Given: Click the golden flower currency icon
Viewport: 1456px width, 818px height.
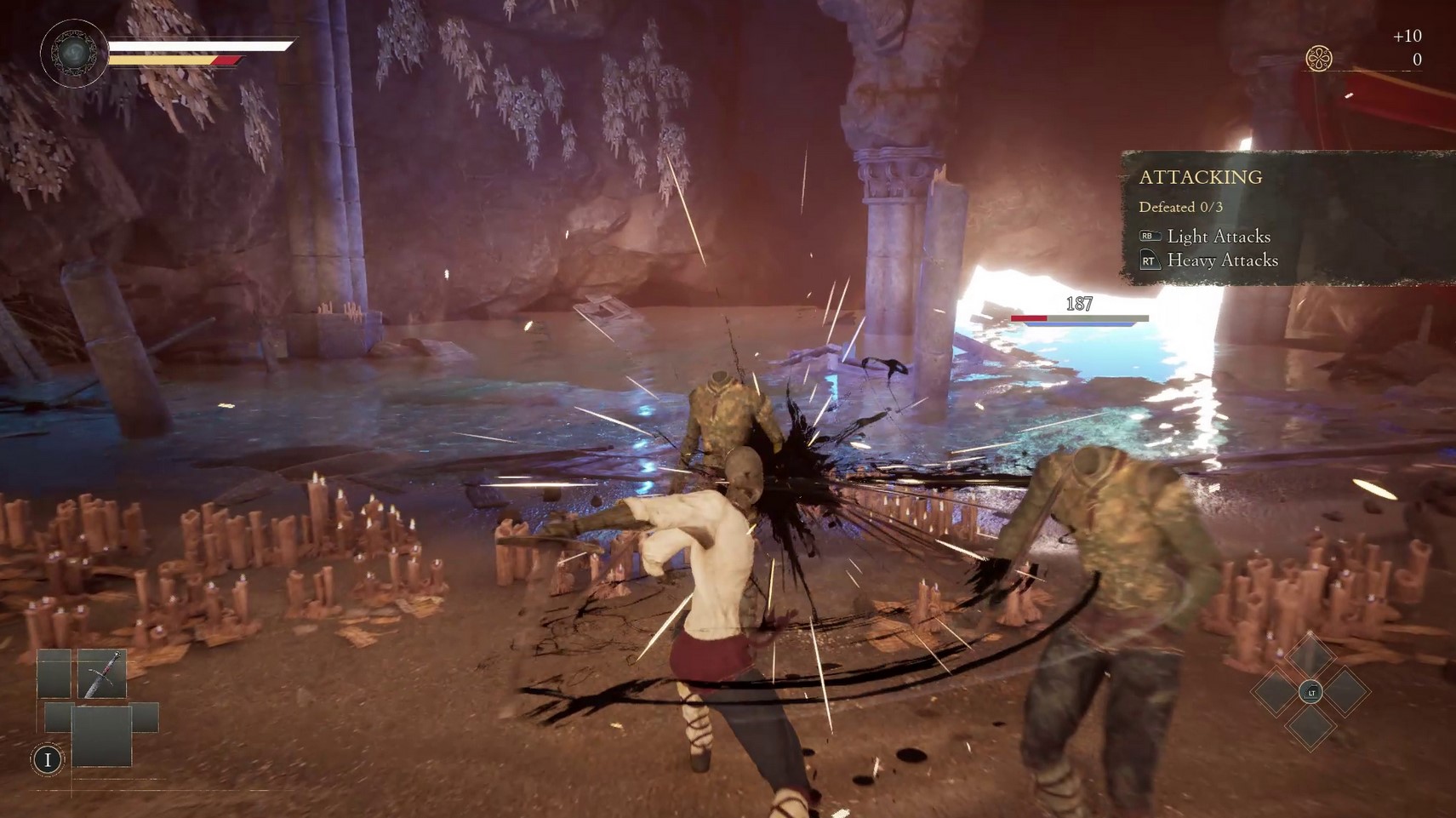Looking at the screenshot, I should (x=1318, y=59).
